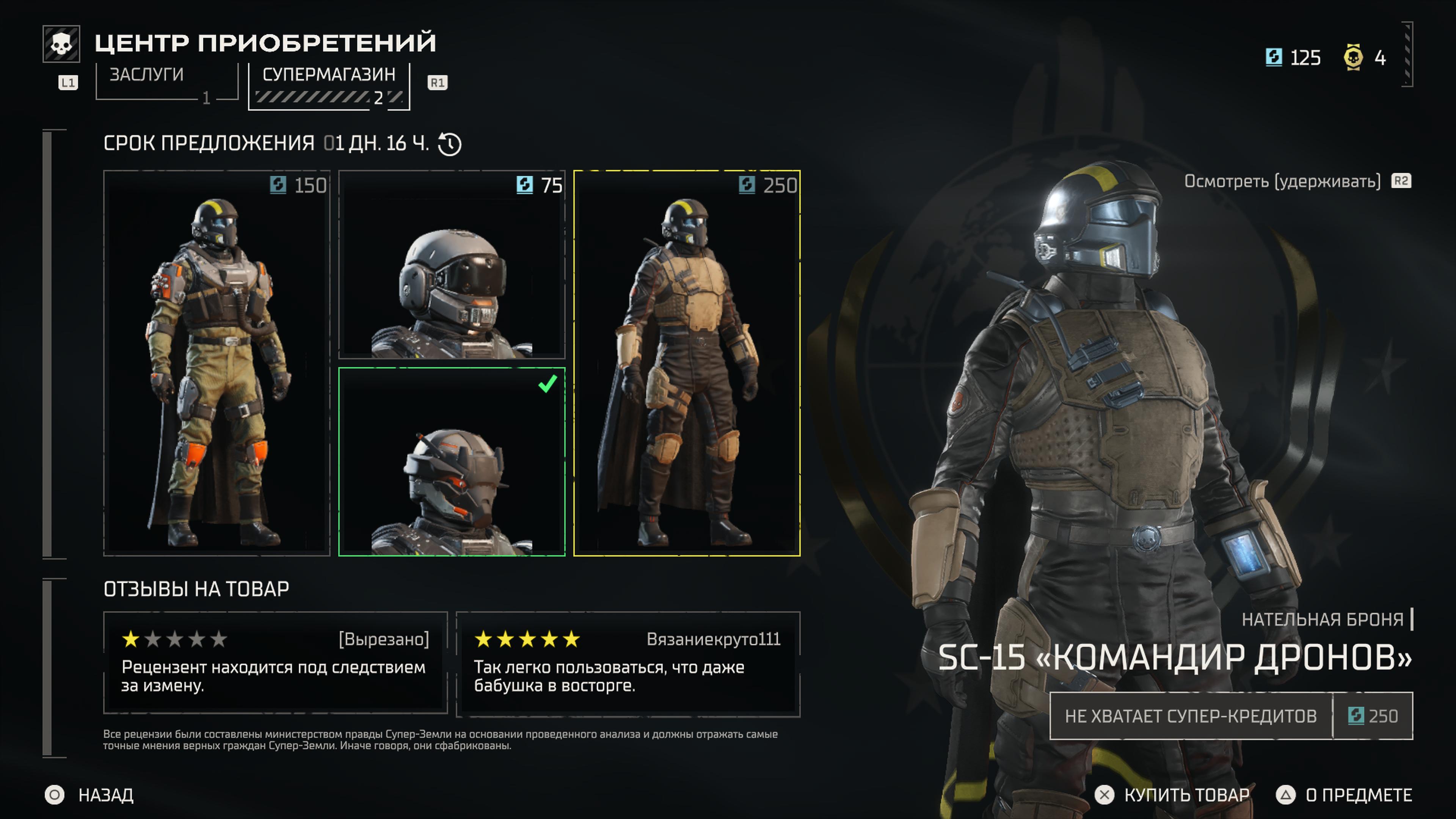Choose КУПИТЬ ТОВАР to buy the item
Screen dimensions: 1456x819
(1172, 795)
